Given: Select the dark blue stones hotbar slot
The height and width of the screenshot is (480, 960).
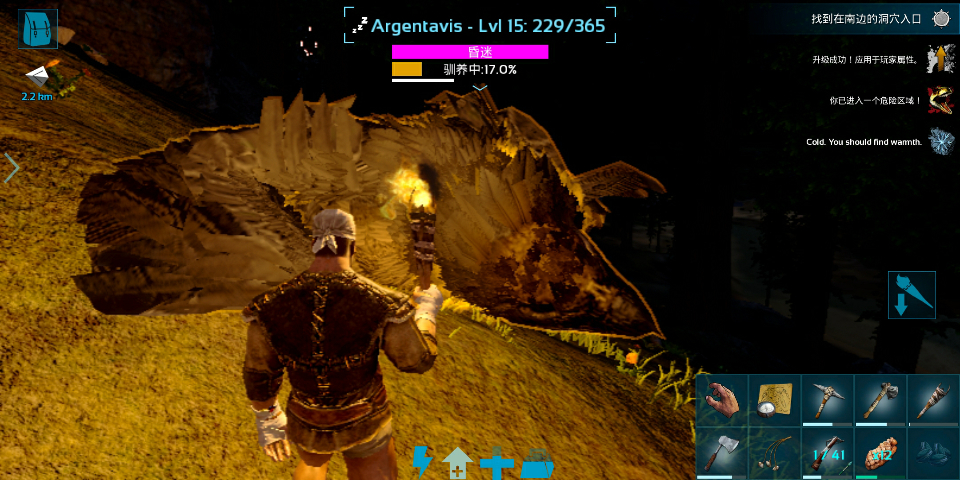Looking at the screenshot, I should 932,453.
